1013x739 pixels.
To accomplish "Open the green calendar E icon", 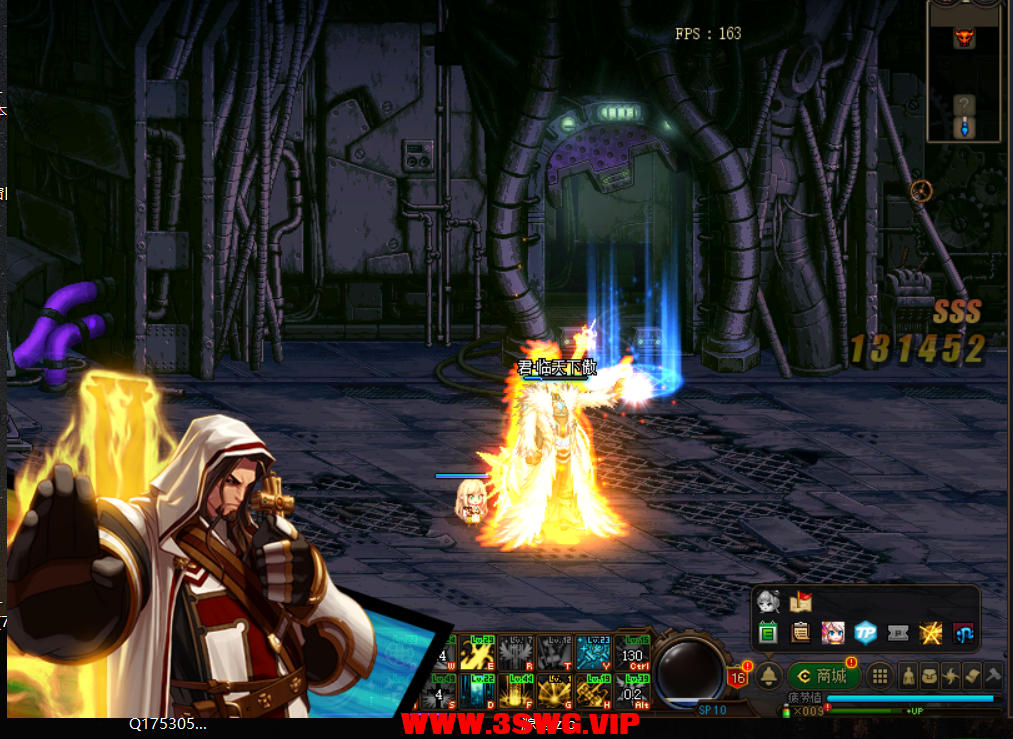I will point(768,632).
